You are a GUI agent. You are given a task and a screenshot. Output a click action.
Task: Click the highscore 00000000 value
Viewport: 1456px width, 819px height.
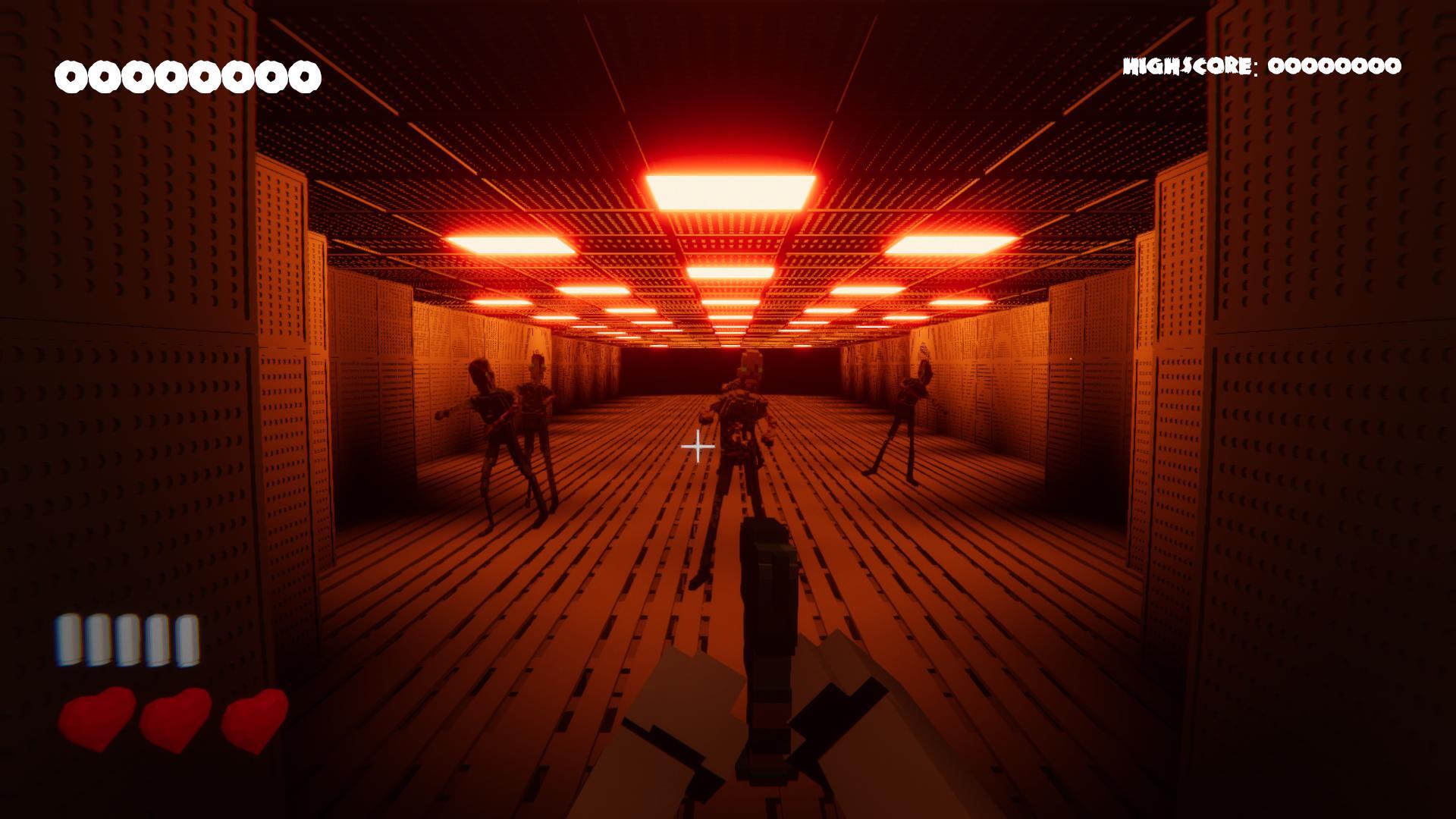1335,67
